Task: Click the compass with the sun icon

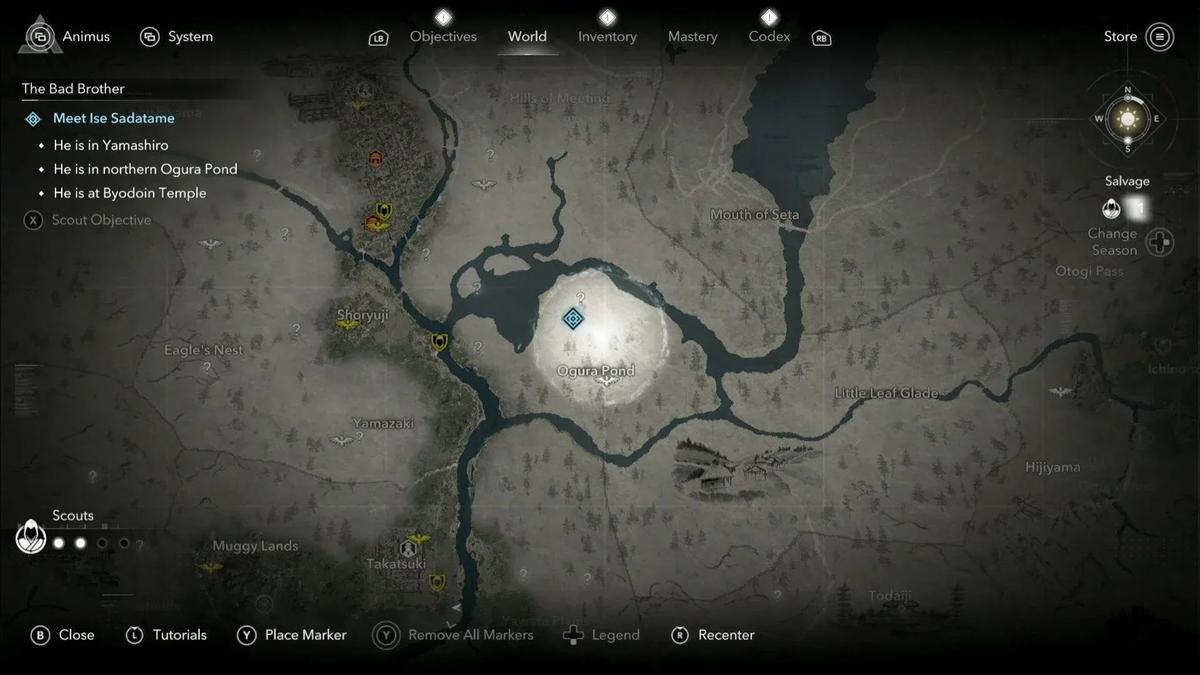Action: [x=1127, y=120]
